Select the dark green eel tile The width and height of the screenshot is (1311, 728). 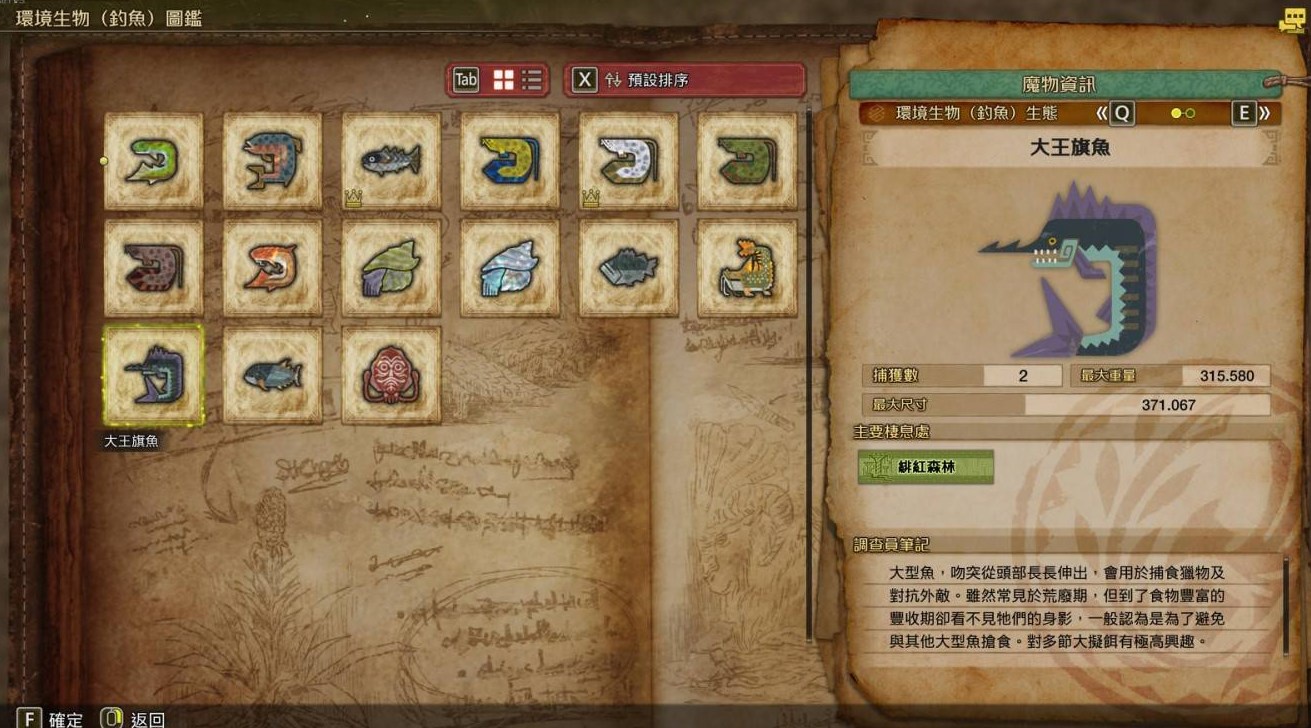click(x=748, y=161)
